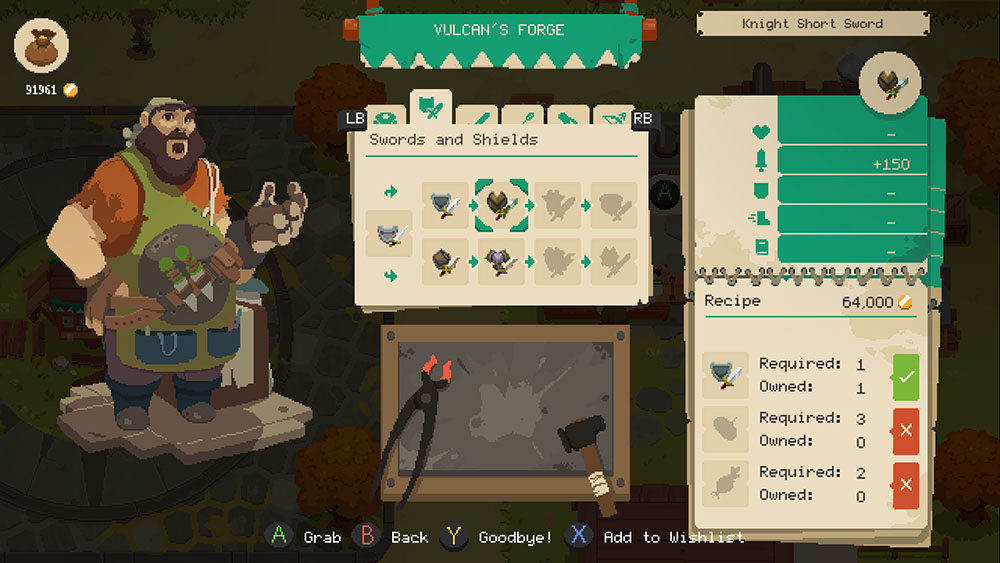Click the Knight Short Sword preview icon

(890, 84)
